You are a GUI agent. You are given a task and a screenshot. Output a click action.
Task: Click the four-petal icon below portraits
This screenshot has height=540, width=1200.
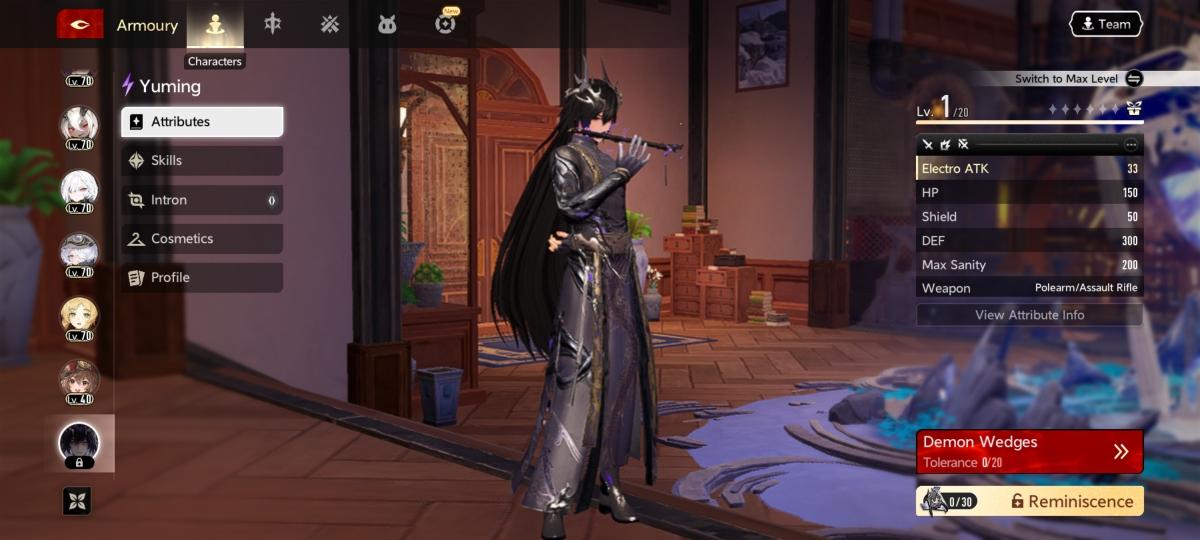pos(78,500)
